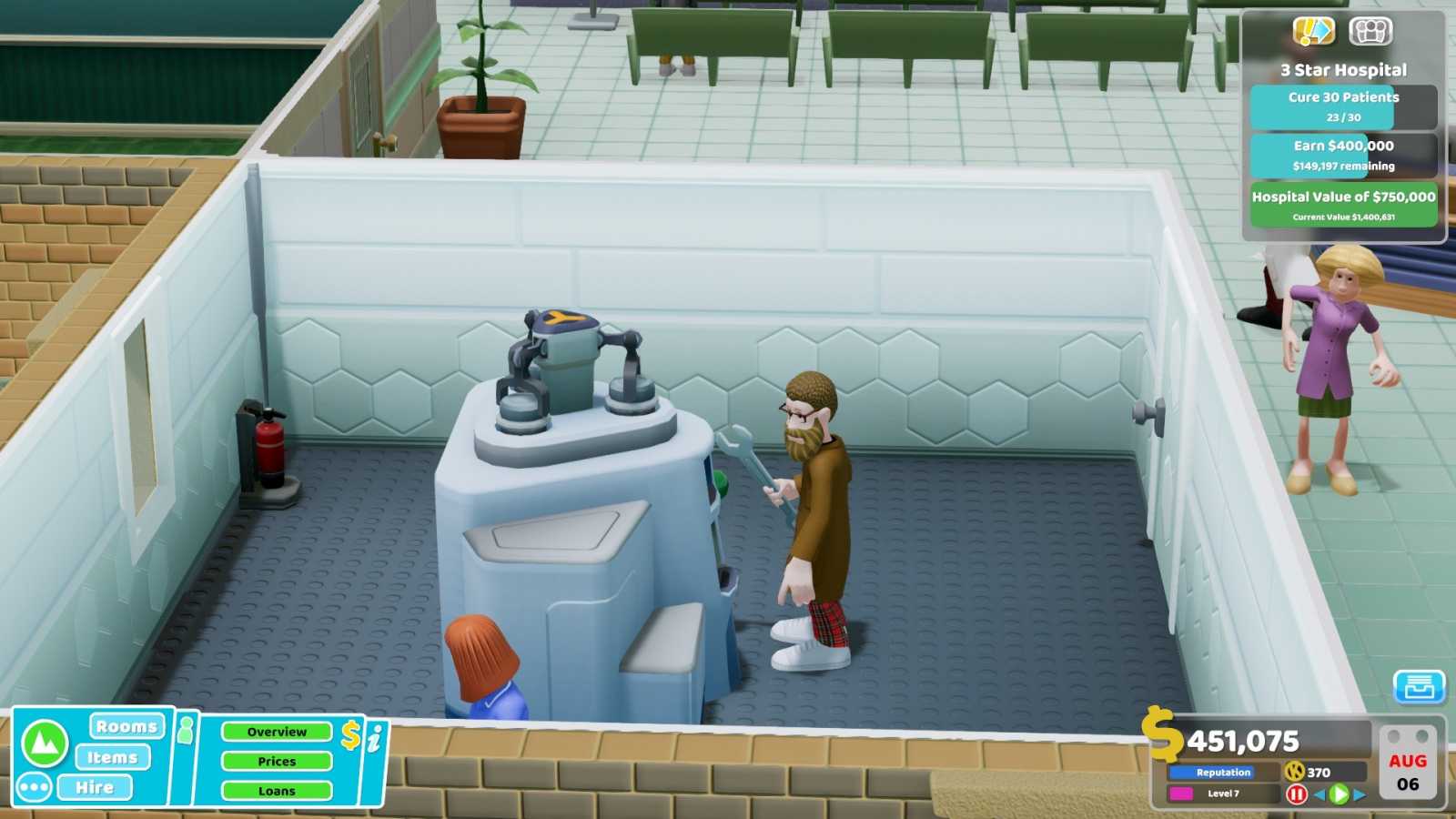Pause the game with the pause button

pos(1298,794)
